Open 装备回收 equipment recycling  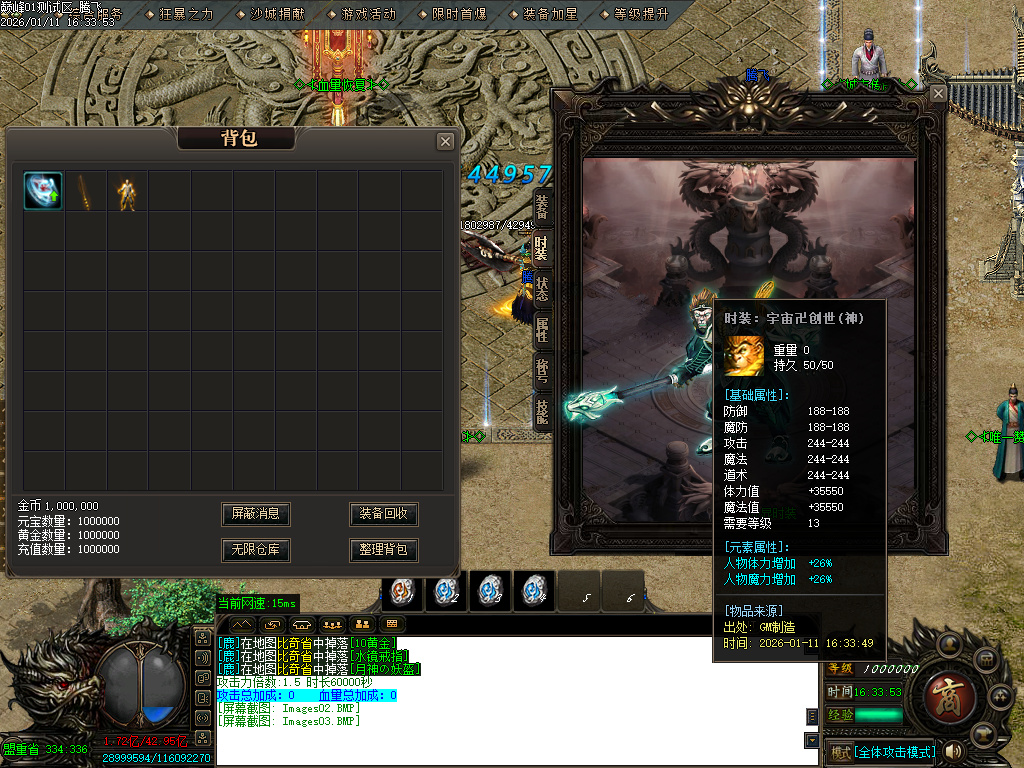click(x=384, y=514)
